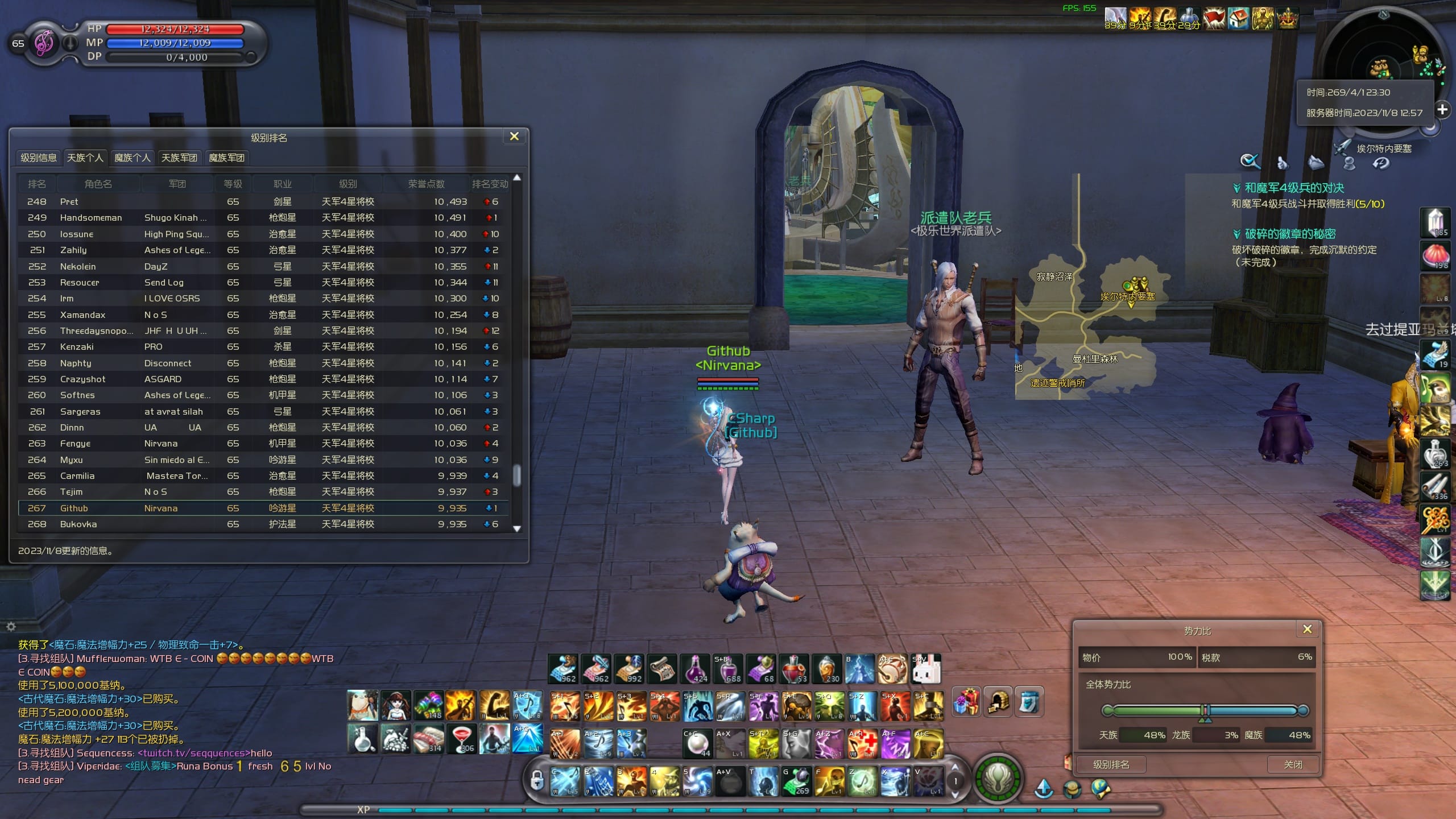Image resolution: width=1456 pixels, height=819 pixels.
Task: Select the 魔族军团 tab
Action: coord(226,158)
